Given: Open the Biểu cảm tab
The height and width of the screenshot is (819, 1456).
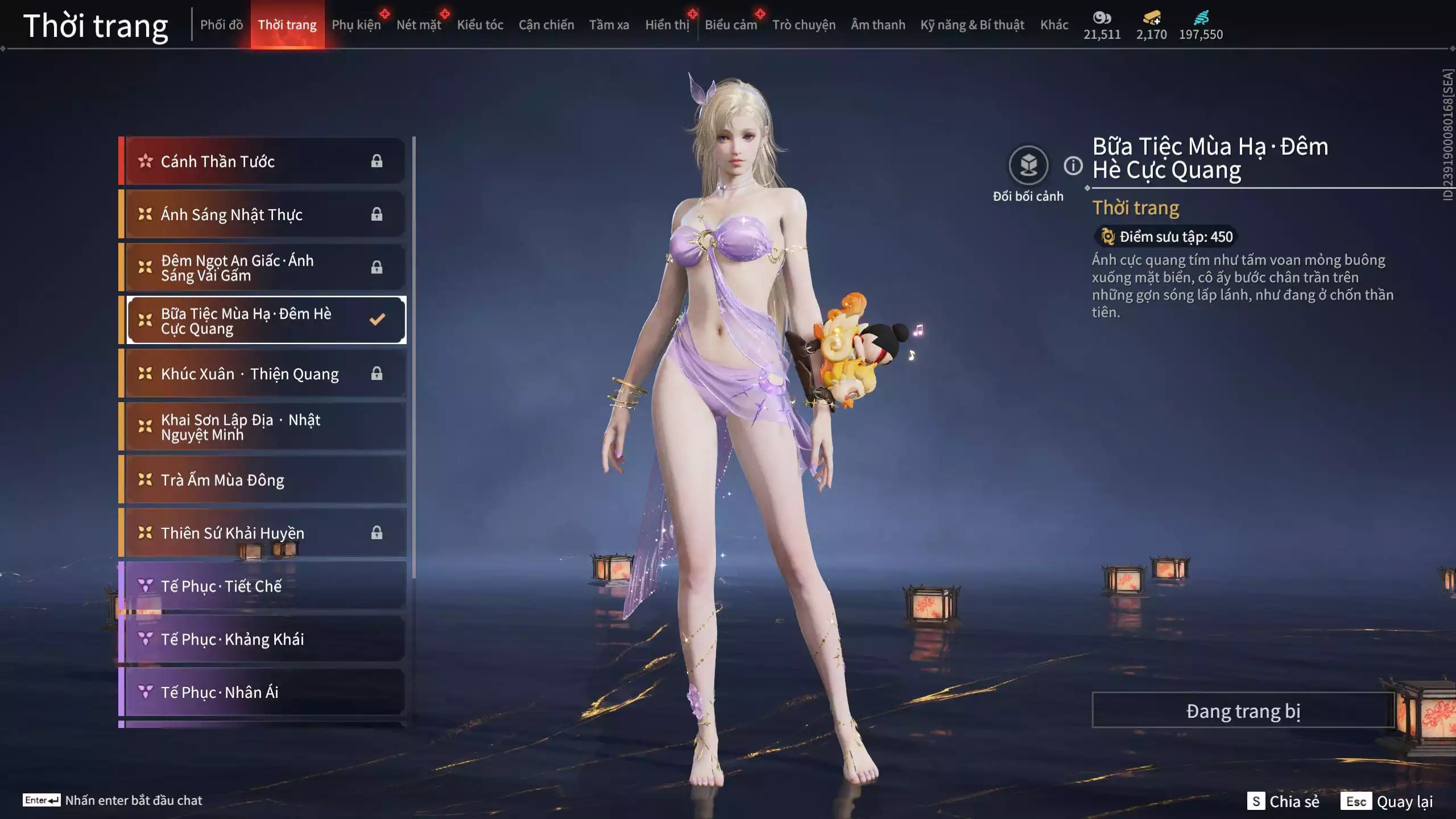Looking at the screenshot, I should coord(730,25).
